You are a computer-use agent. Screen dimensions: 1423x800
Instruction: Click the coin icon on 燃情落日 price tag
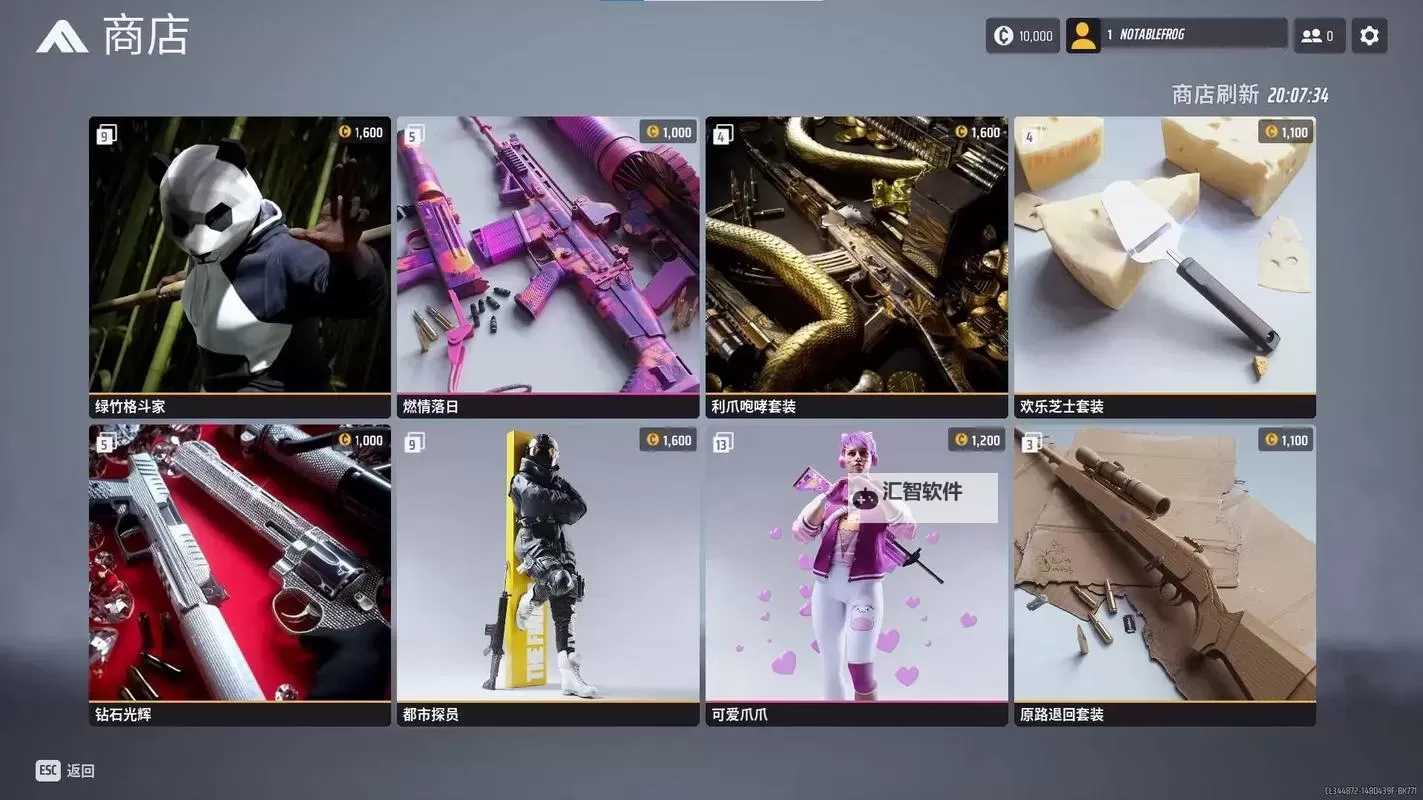pyautogui.click(x=654, y=130)
